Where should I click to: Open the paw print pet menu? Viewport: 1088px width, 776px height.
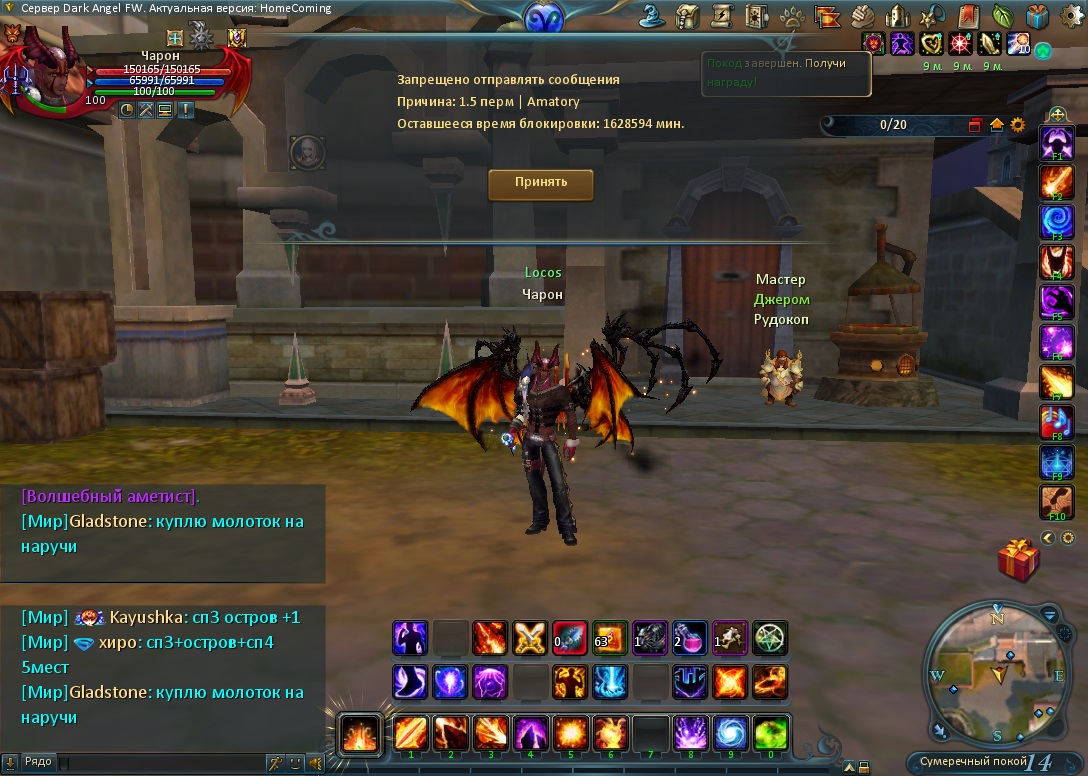coord(792,16)
